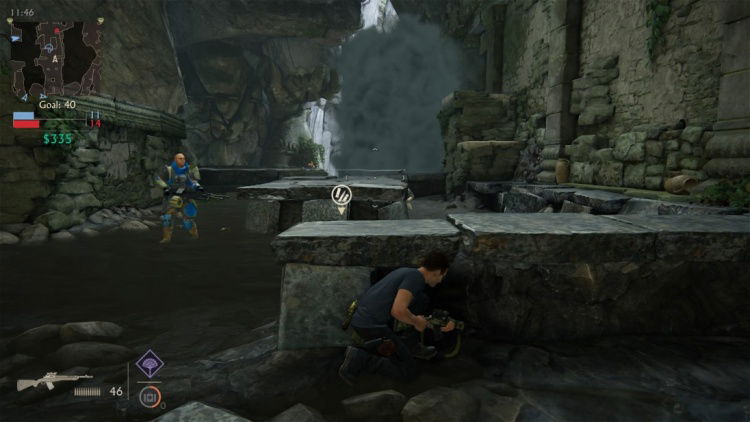Click the ammo pickup marker icon

pyautogui.click(x=341, y=194)
